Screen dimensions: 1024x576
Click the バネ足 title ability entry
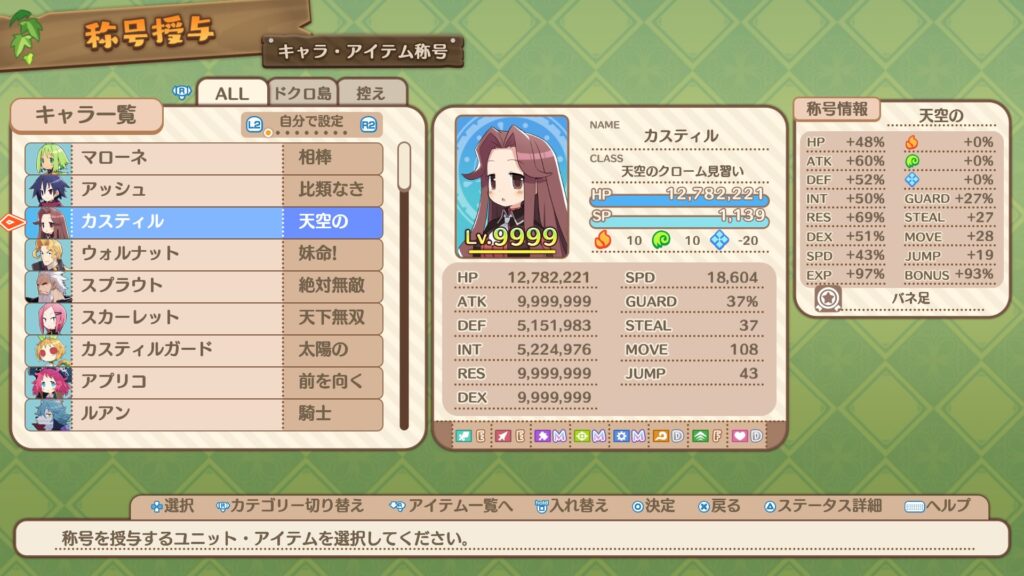[909, 298]
